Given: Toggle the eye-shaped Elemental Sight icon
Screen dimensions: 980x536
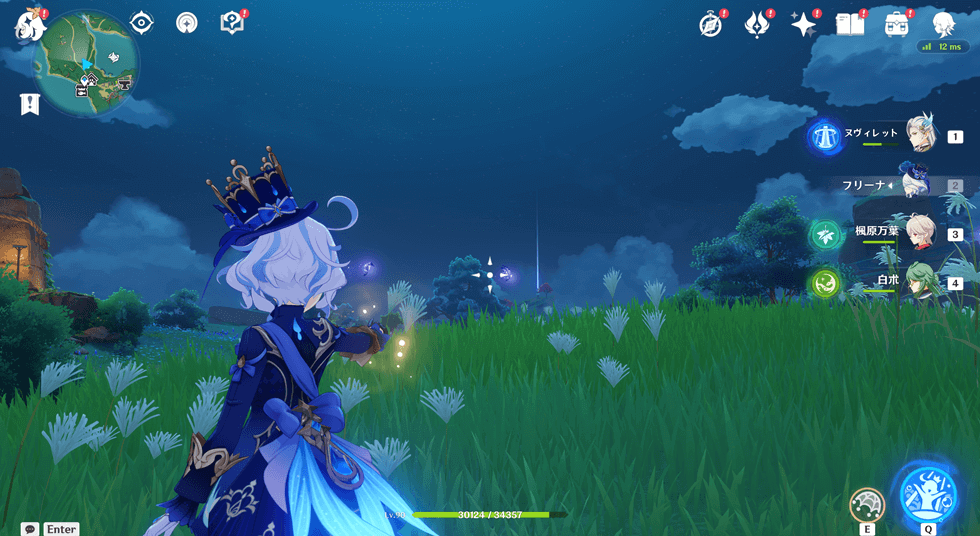Looking at the screenshot, I should coord(141,22).
